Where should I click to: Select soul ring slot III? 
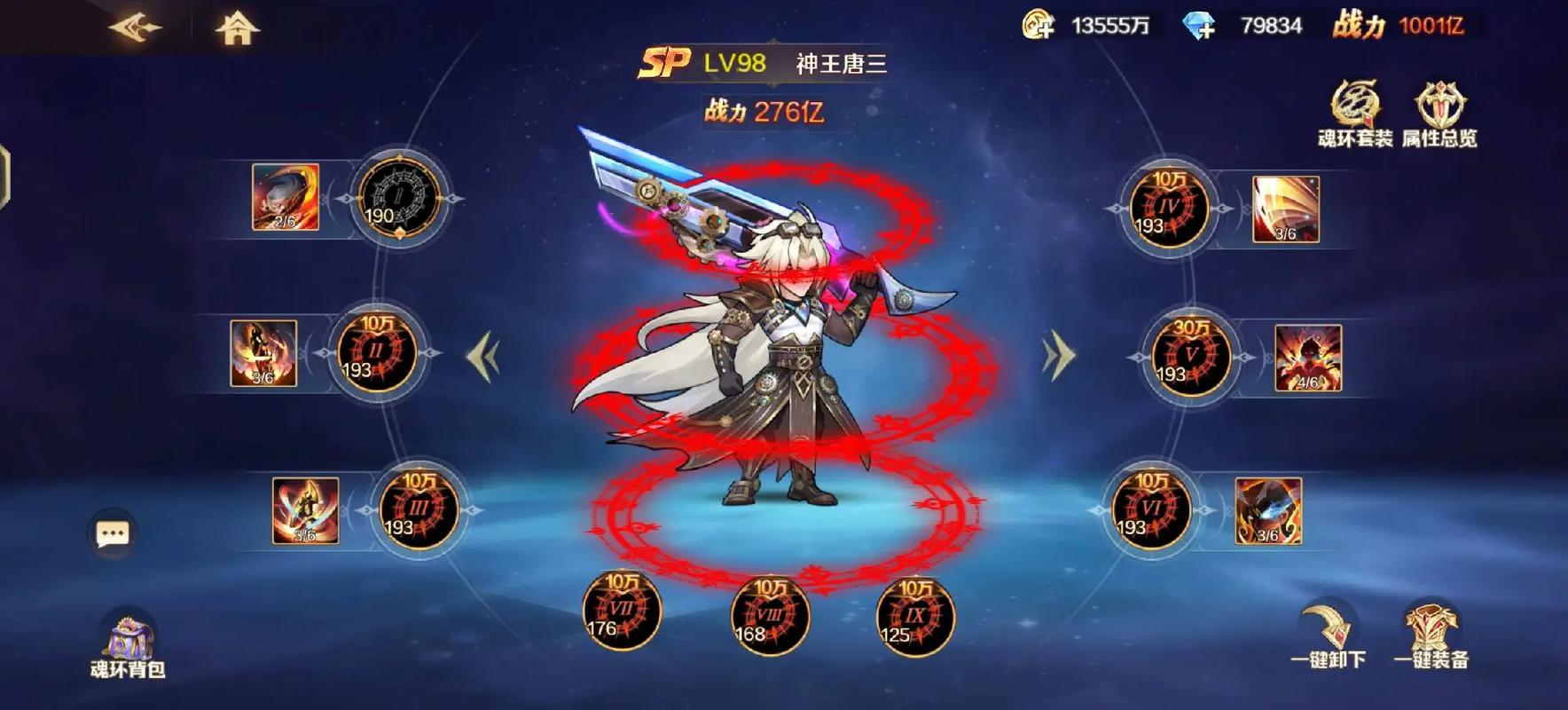419,510
